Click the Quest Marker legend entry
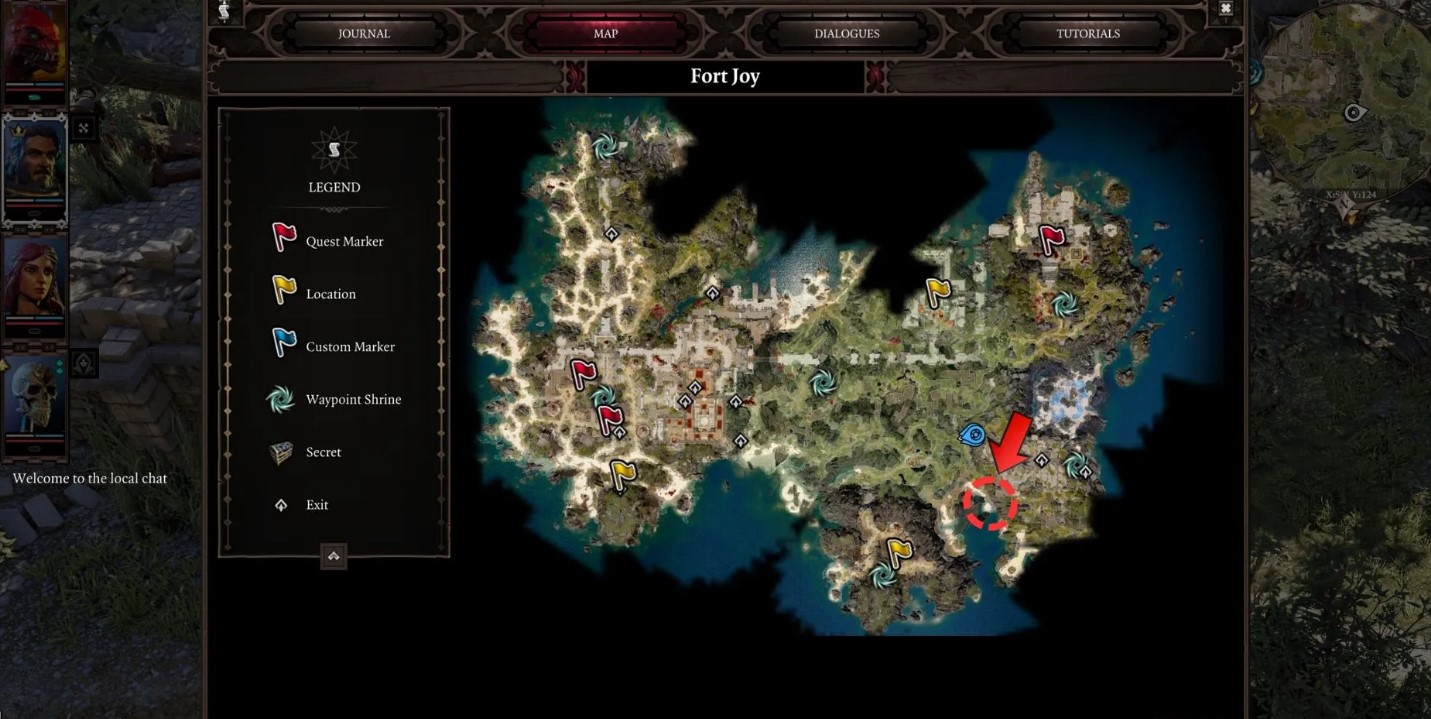1431x719 pixels. coord(344,241)
